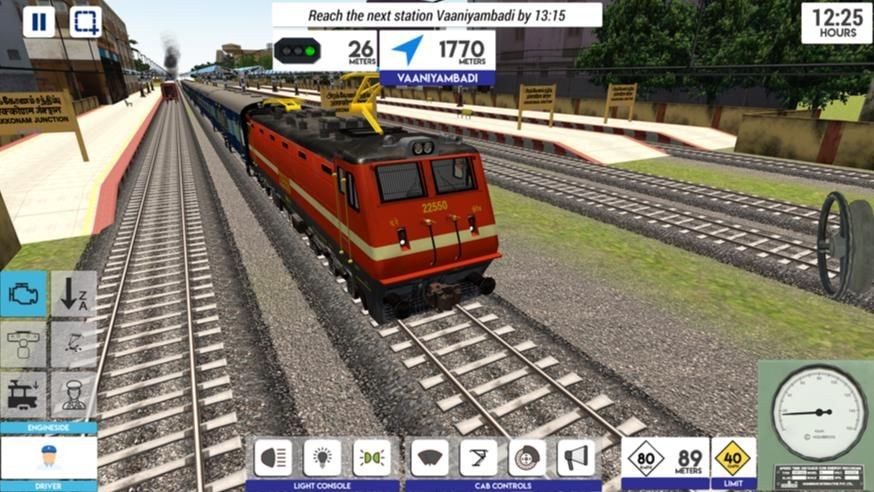Pause the game
Viewport: 874px width, 492px height.
coord(39,21)
